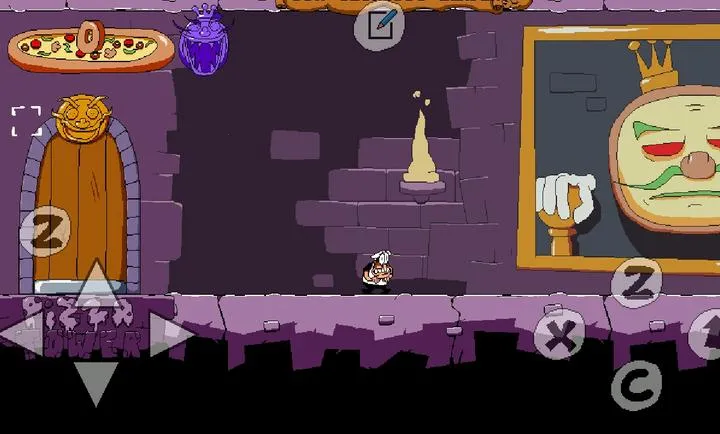
Task: Tap the C touch button
Action: tap(635, 383)
